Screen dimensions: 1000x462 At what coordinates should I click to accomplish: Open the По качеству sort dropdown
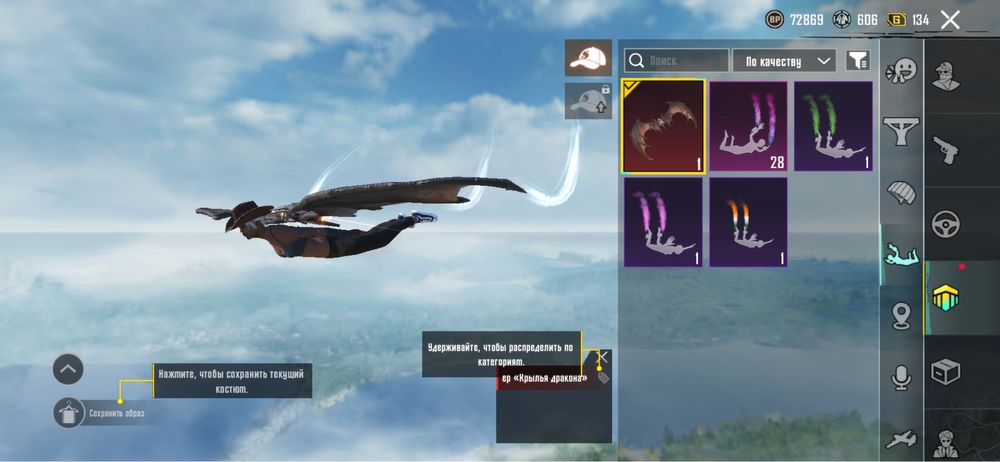784,61
